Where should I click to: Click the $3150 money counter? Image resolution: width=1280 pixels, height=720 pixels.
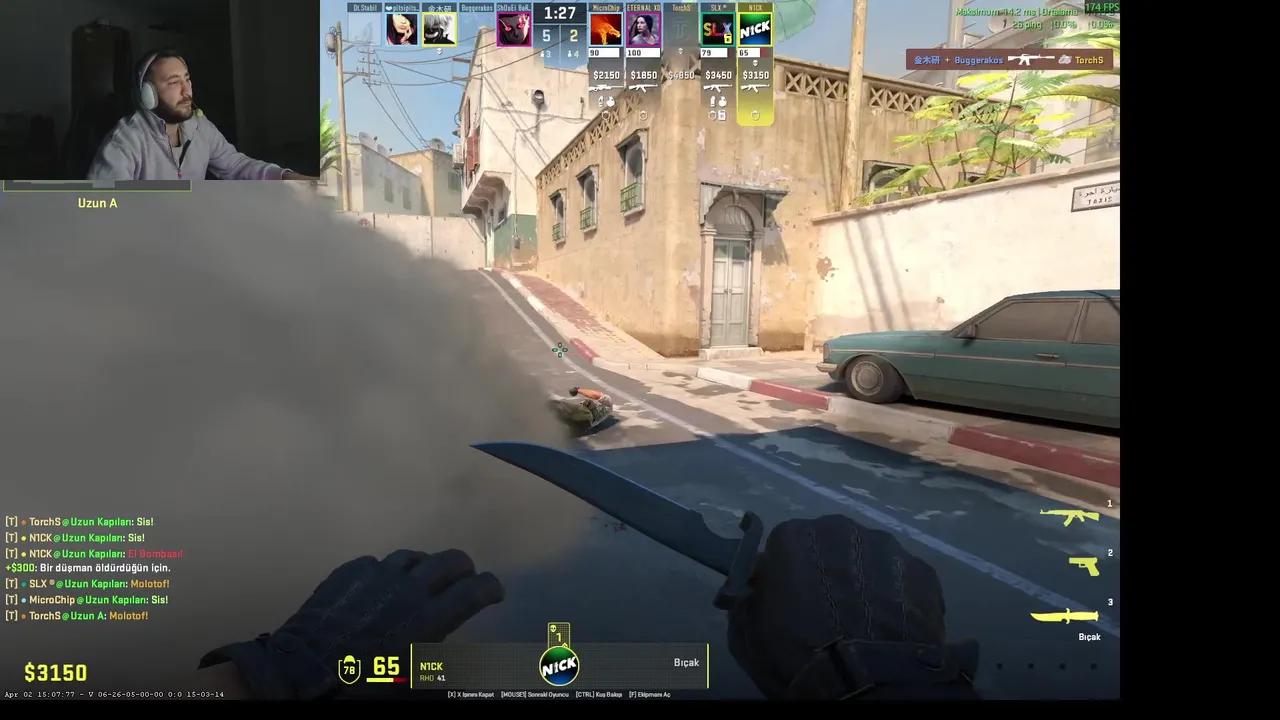[55, 672]
